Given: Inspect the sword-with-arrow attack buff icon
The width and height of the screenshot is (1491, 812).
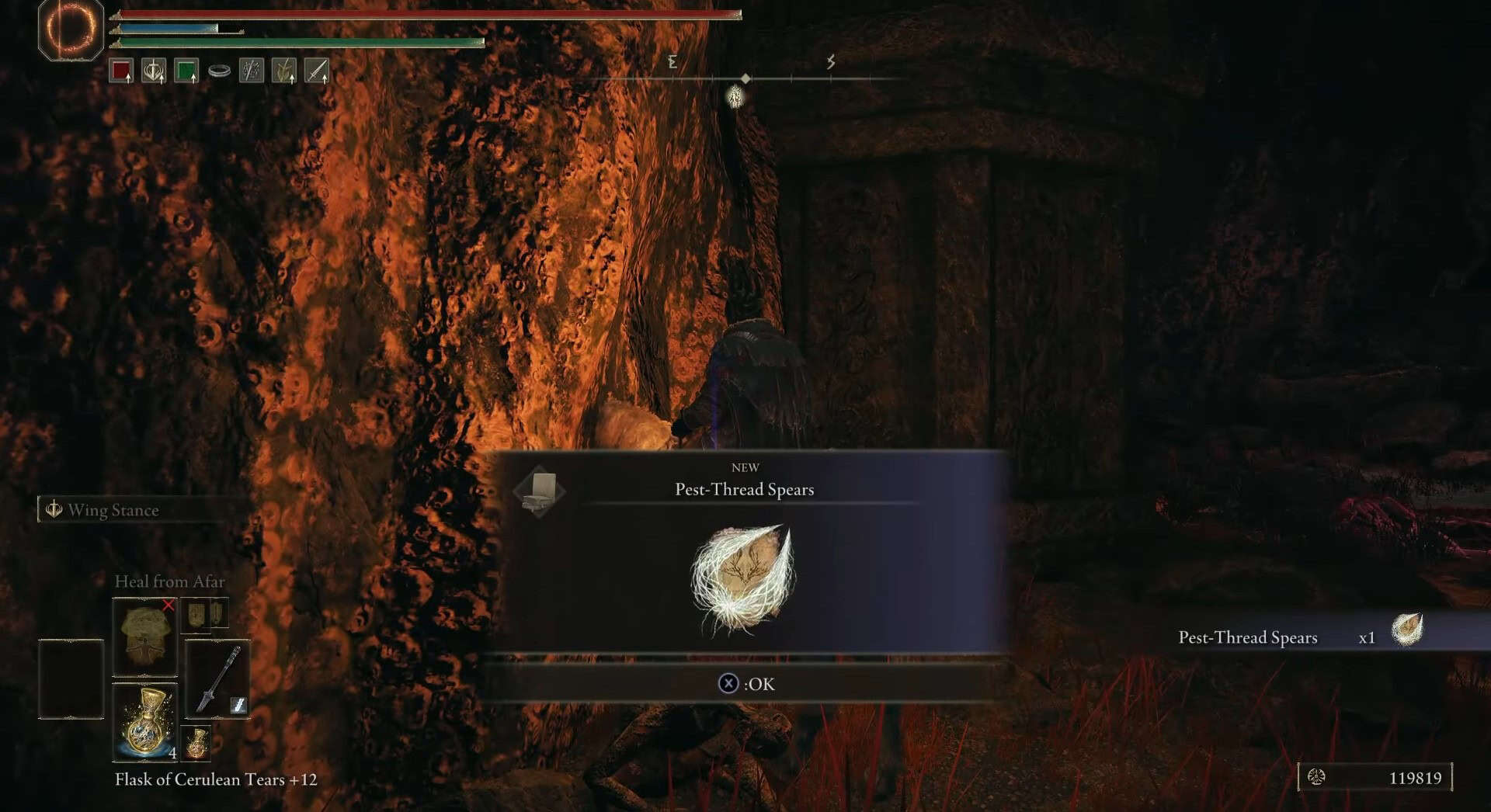Looking at the screenshot, I should [x=317, y=71].
